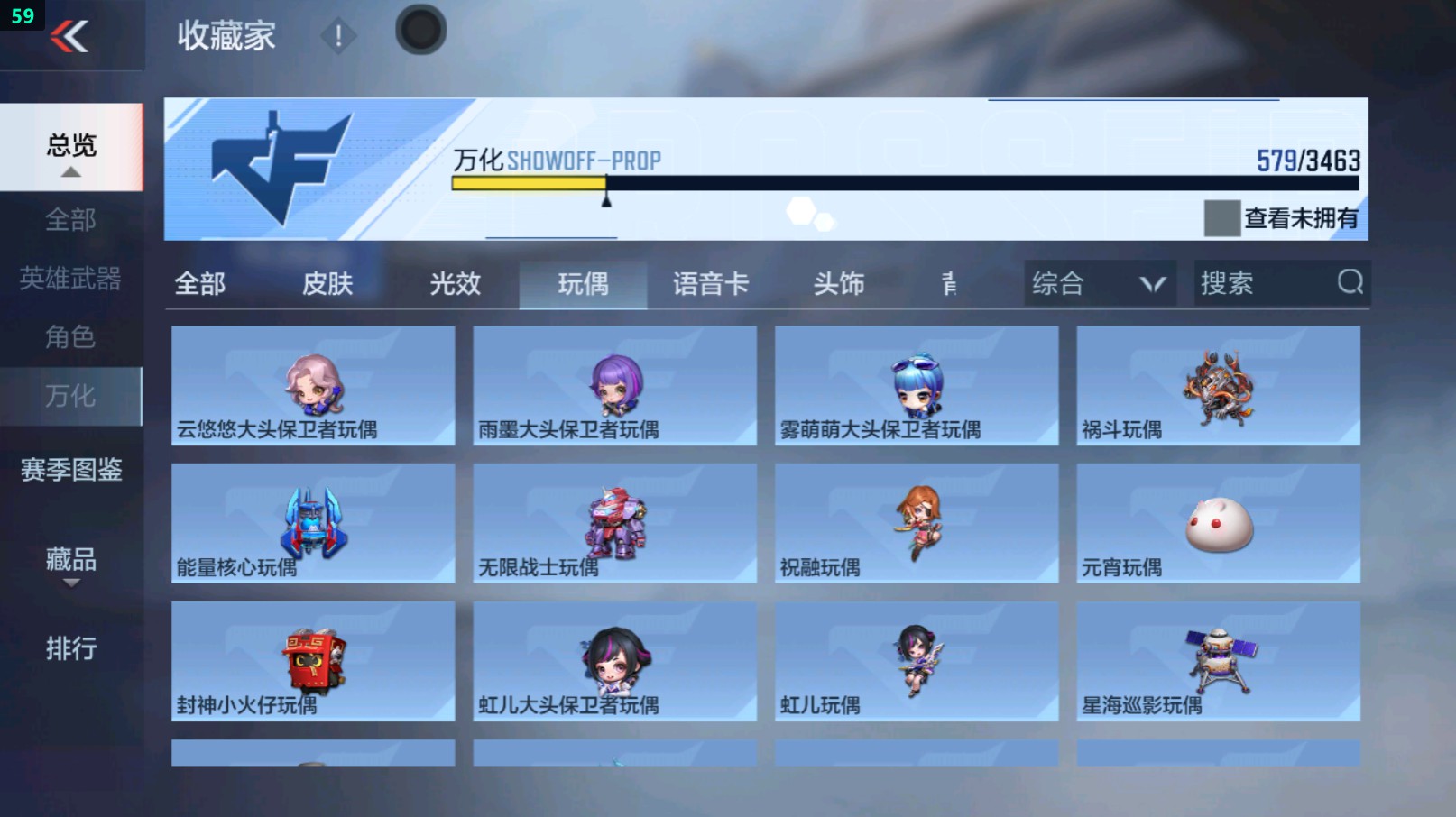The height and width of the screenshot is (817, 1456).
Task: Open the search magnifier icon
Action: [1348, 283]
